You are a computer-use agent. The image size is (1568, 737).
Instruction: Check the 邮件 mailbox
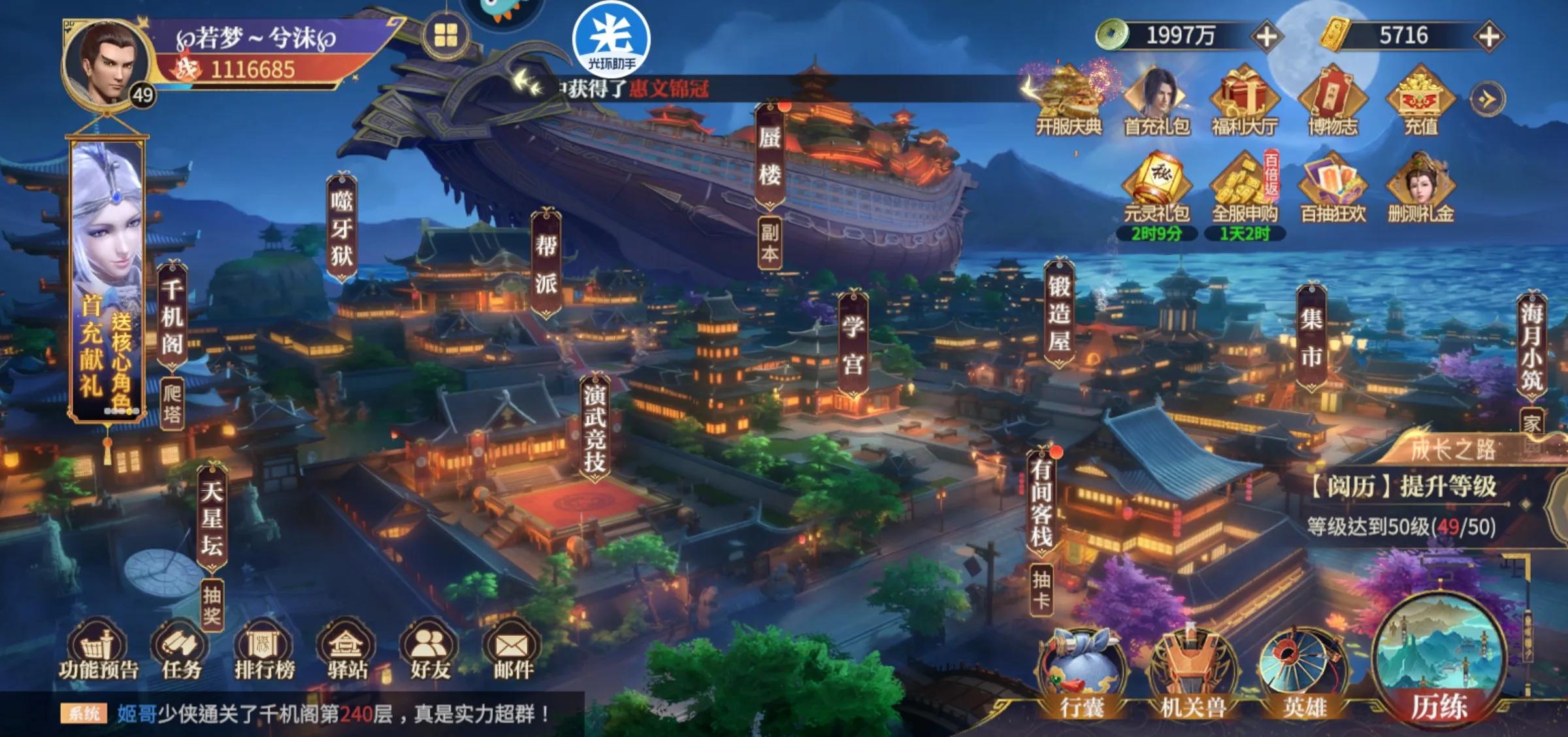pyautogui.click(x=512, y=650)
